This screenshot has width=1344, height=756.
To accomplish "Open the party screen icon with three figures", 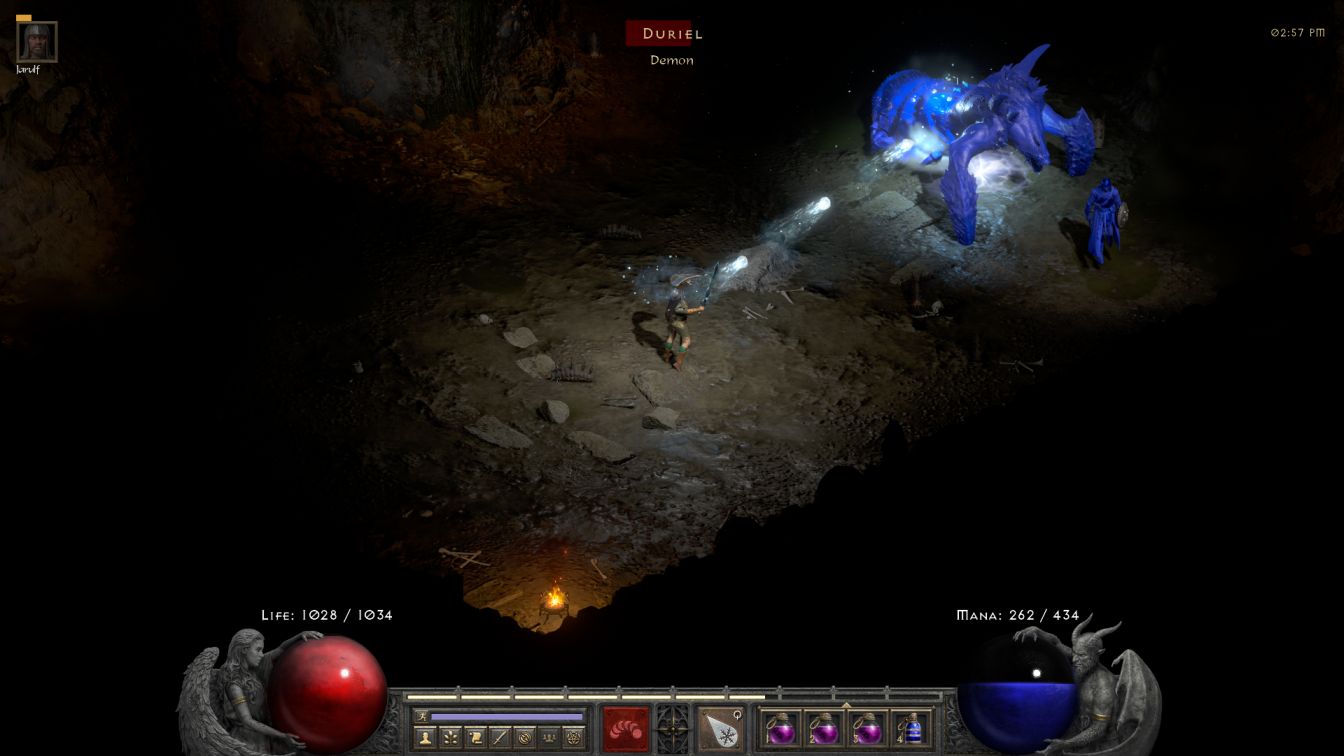I will (x=549, y=738).
